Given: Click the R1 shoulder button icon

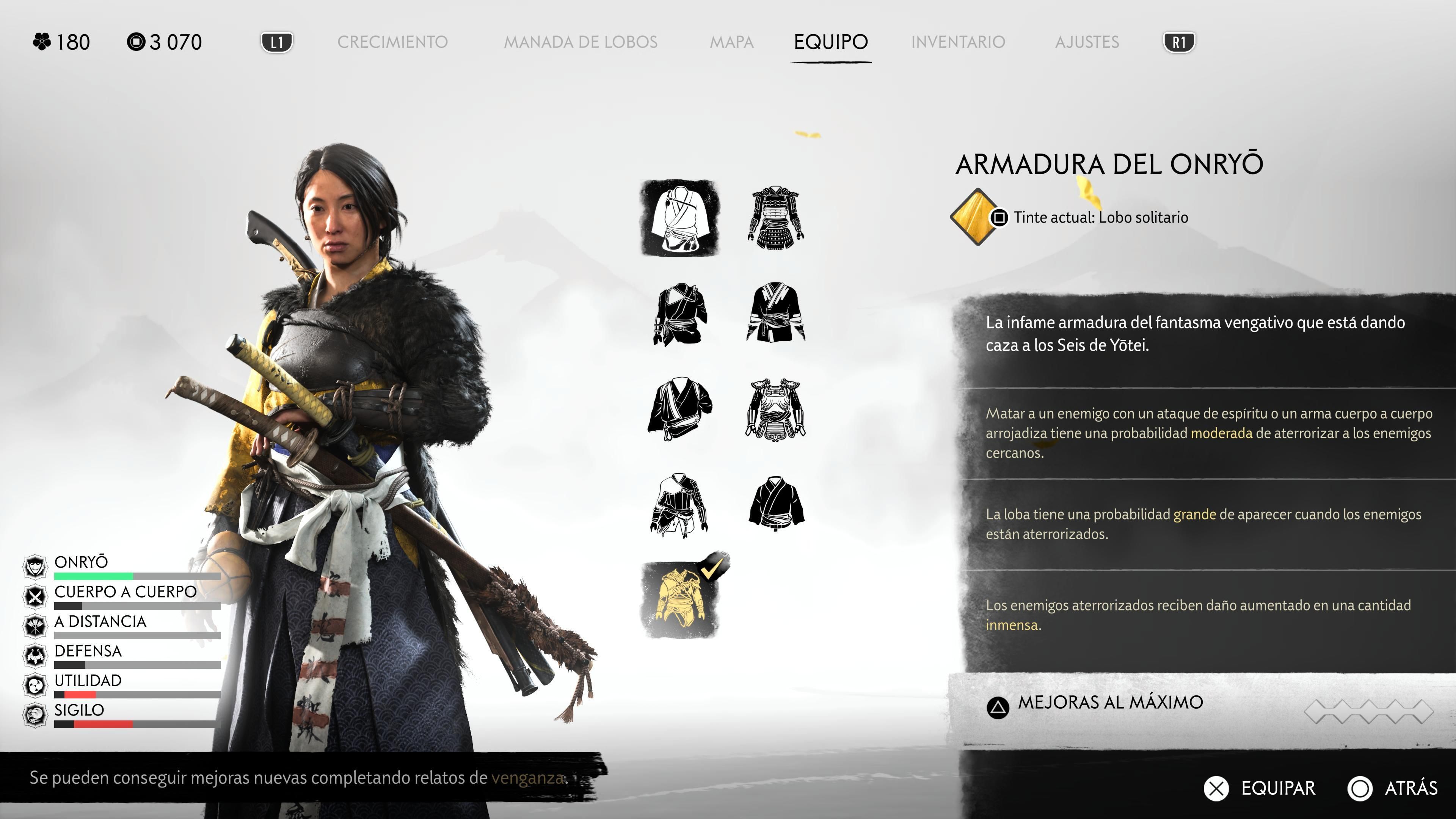Looking at the screenshot, I should [1179, 41].
